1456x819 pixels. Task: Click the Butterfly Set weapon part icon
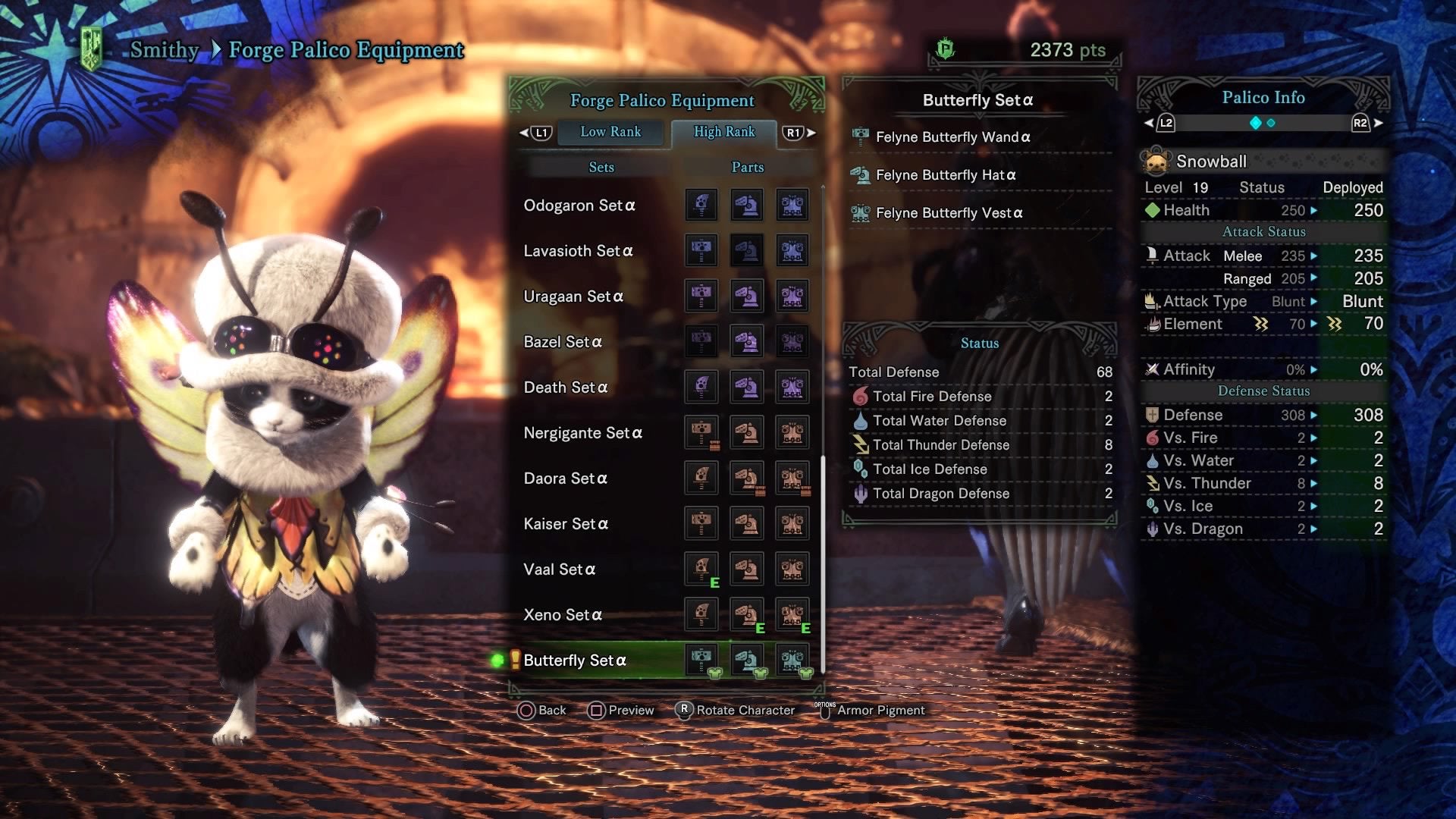[701, 659]
